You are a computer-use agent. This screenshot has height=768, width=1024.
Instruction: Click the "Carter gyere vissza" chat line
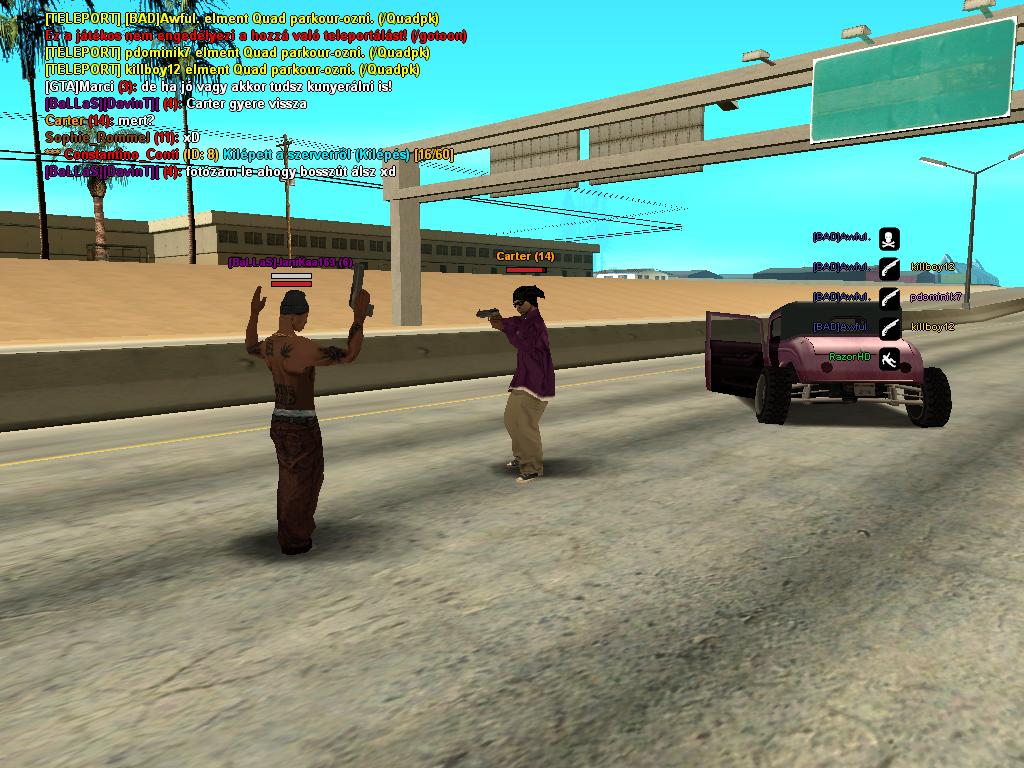pos(176,103)
